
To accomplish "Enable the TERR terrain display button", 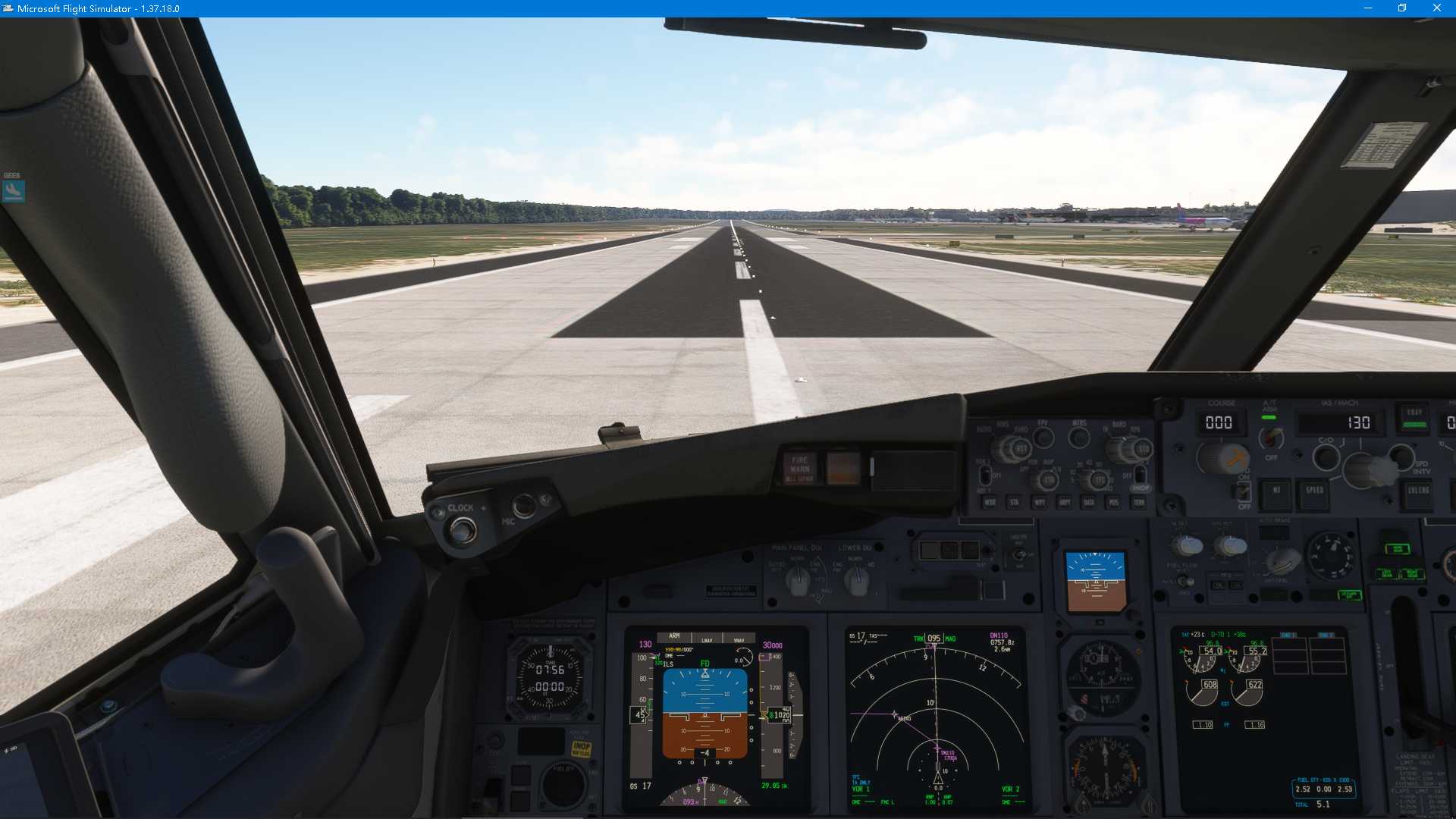I will 1138,503.
